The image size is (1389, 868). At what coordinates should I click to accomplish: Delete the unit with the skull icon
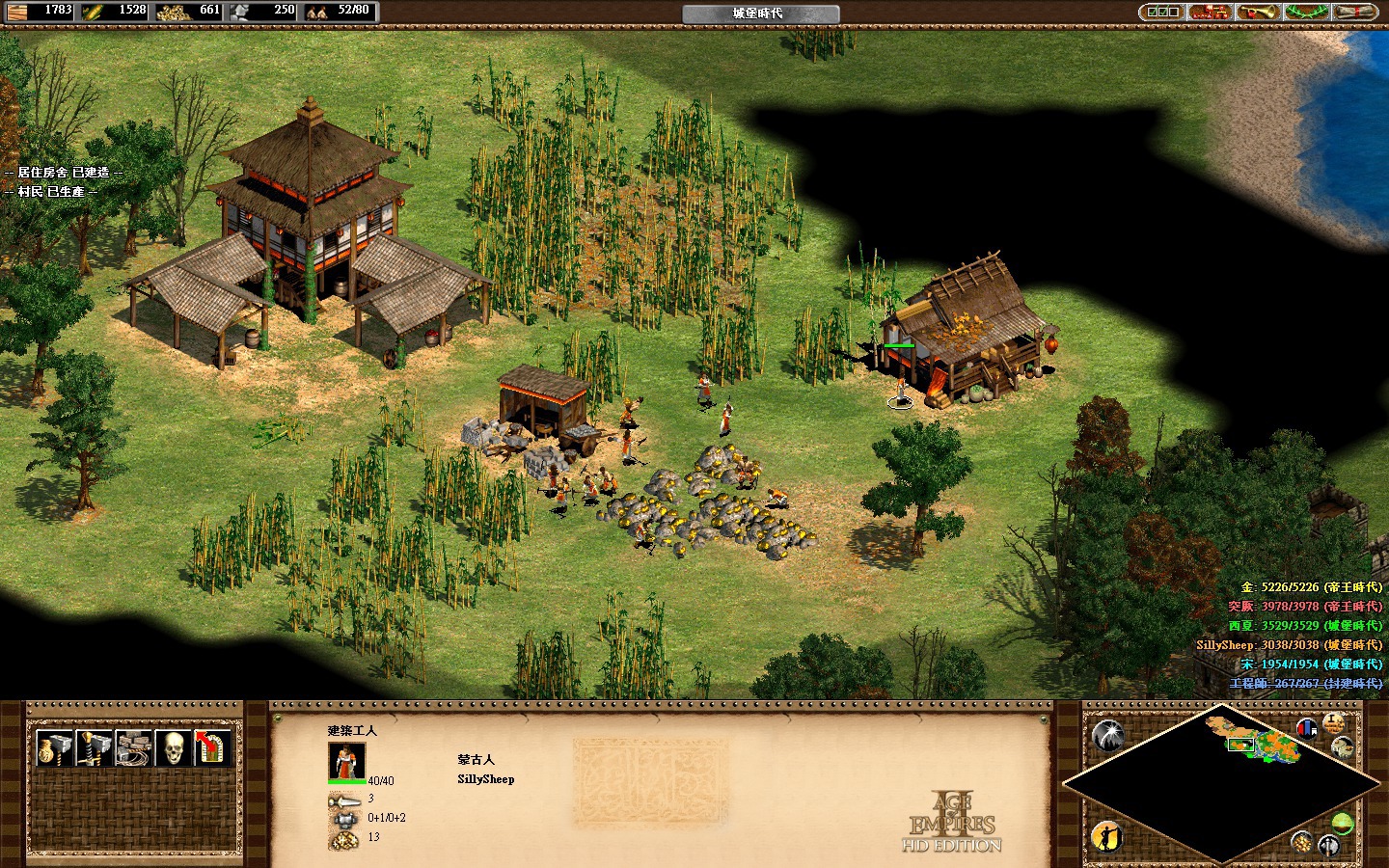(x=171, y=748)
